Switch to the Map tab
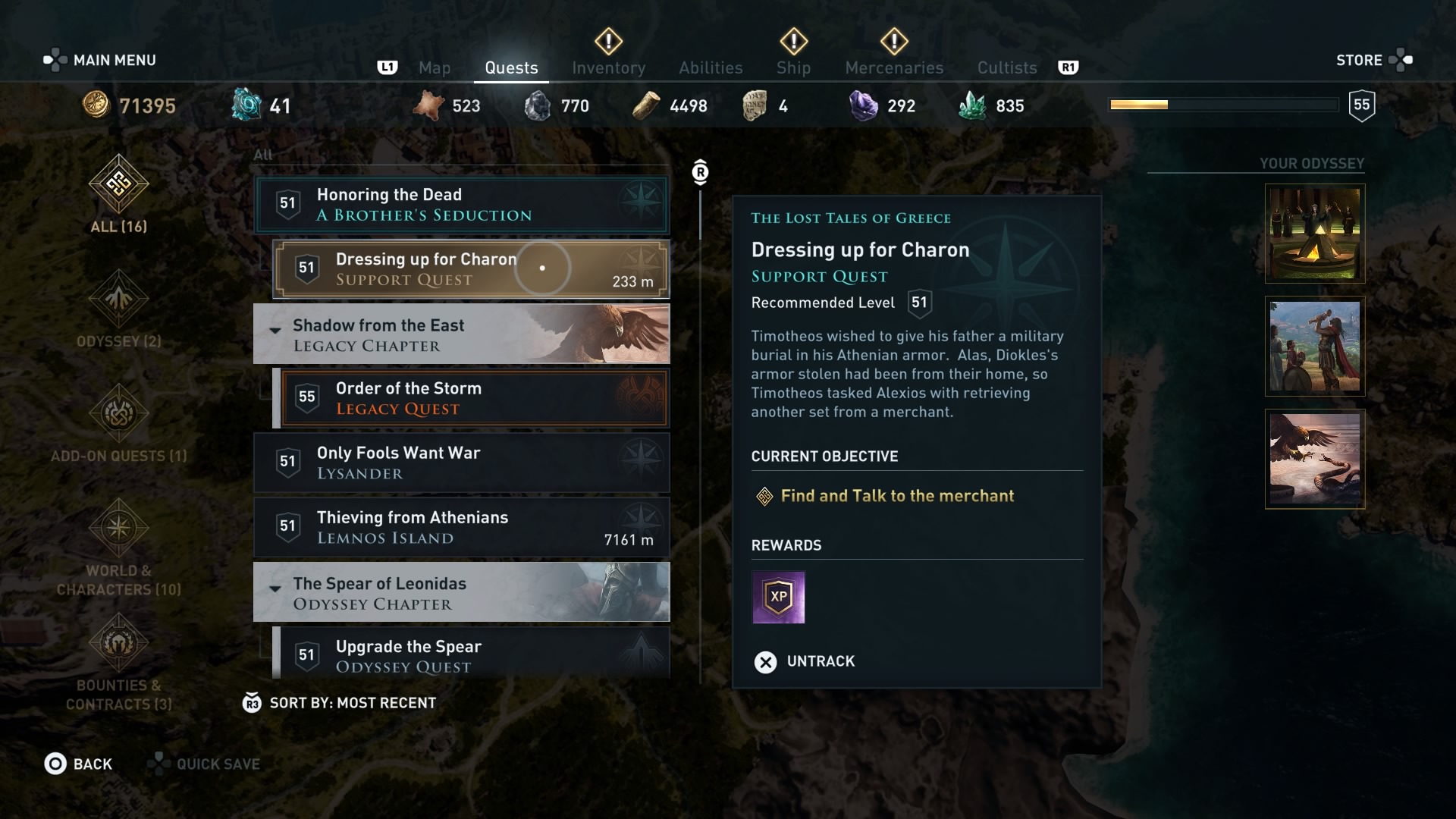Screen dimensions: 1456x819 tap(435, 67)
